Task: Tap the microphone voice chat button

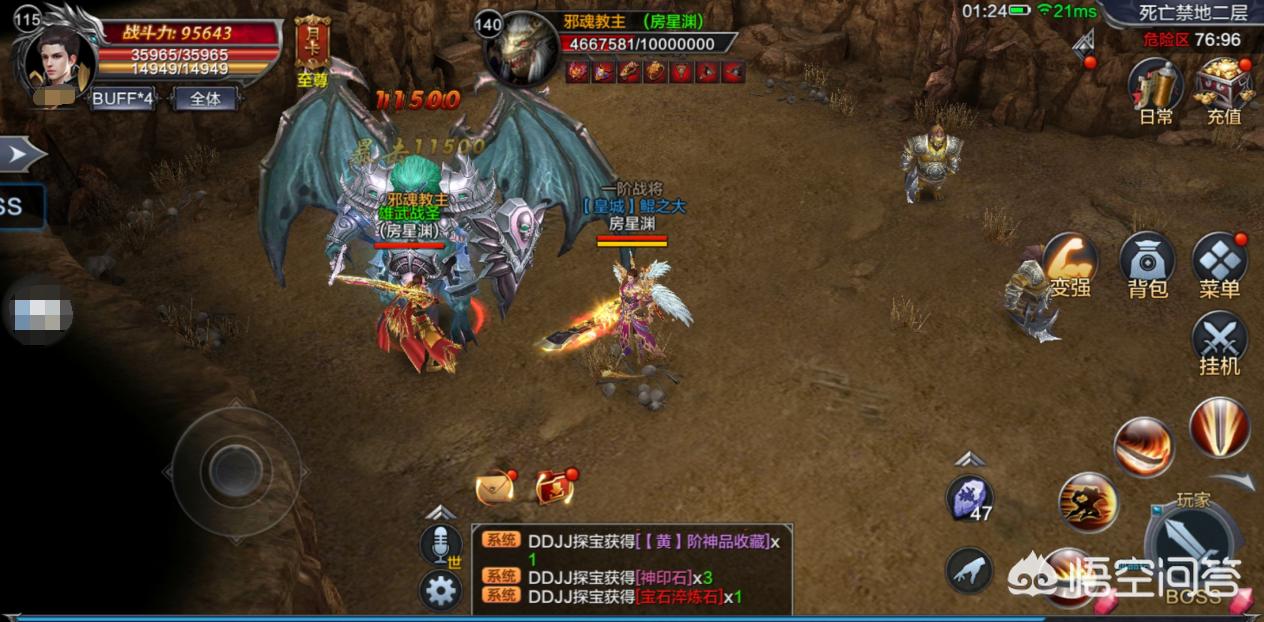Action: coord(440,546)
